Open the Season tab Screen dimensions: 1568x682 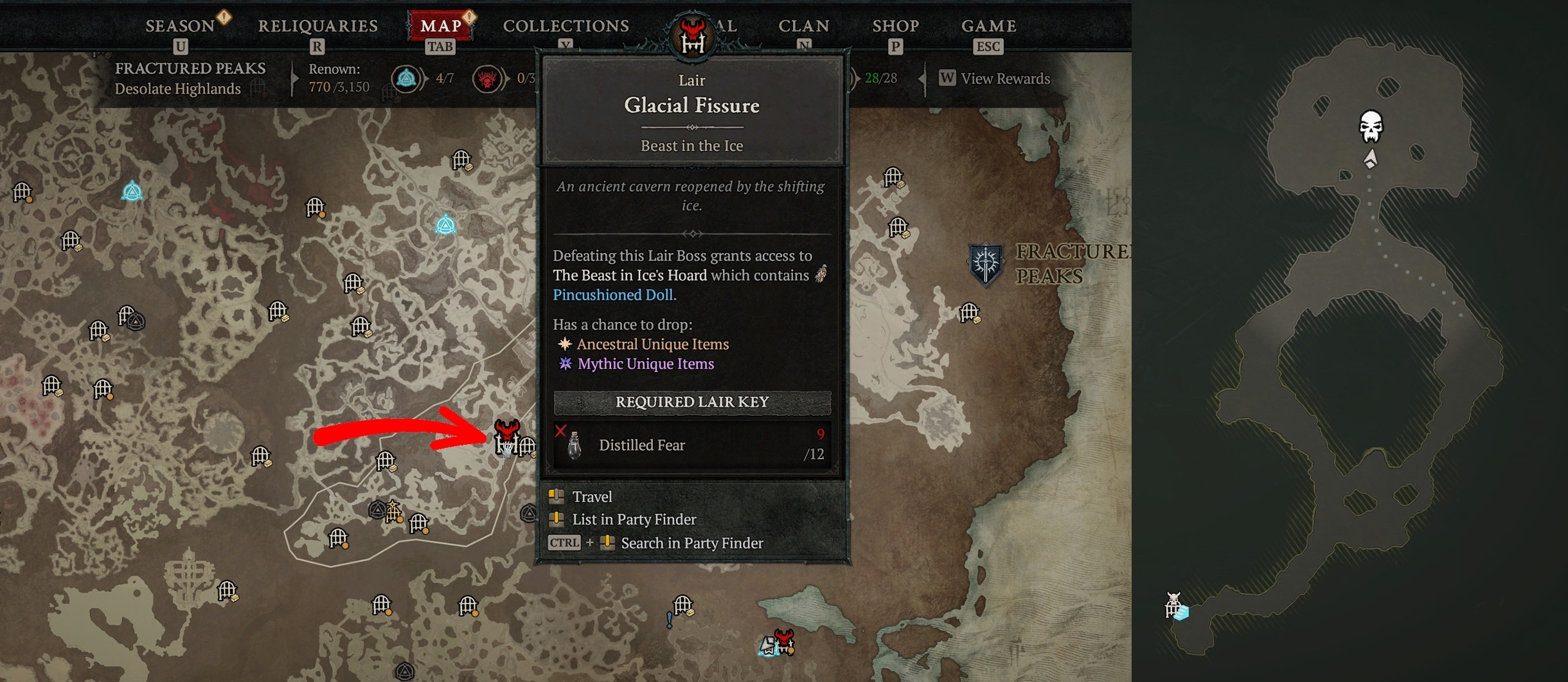click(181, 26)
